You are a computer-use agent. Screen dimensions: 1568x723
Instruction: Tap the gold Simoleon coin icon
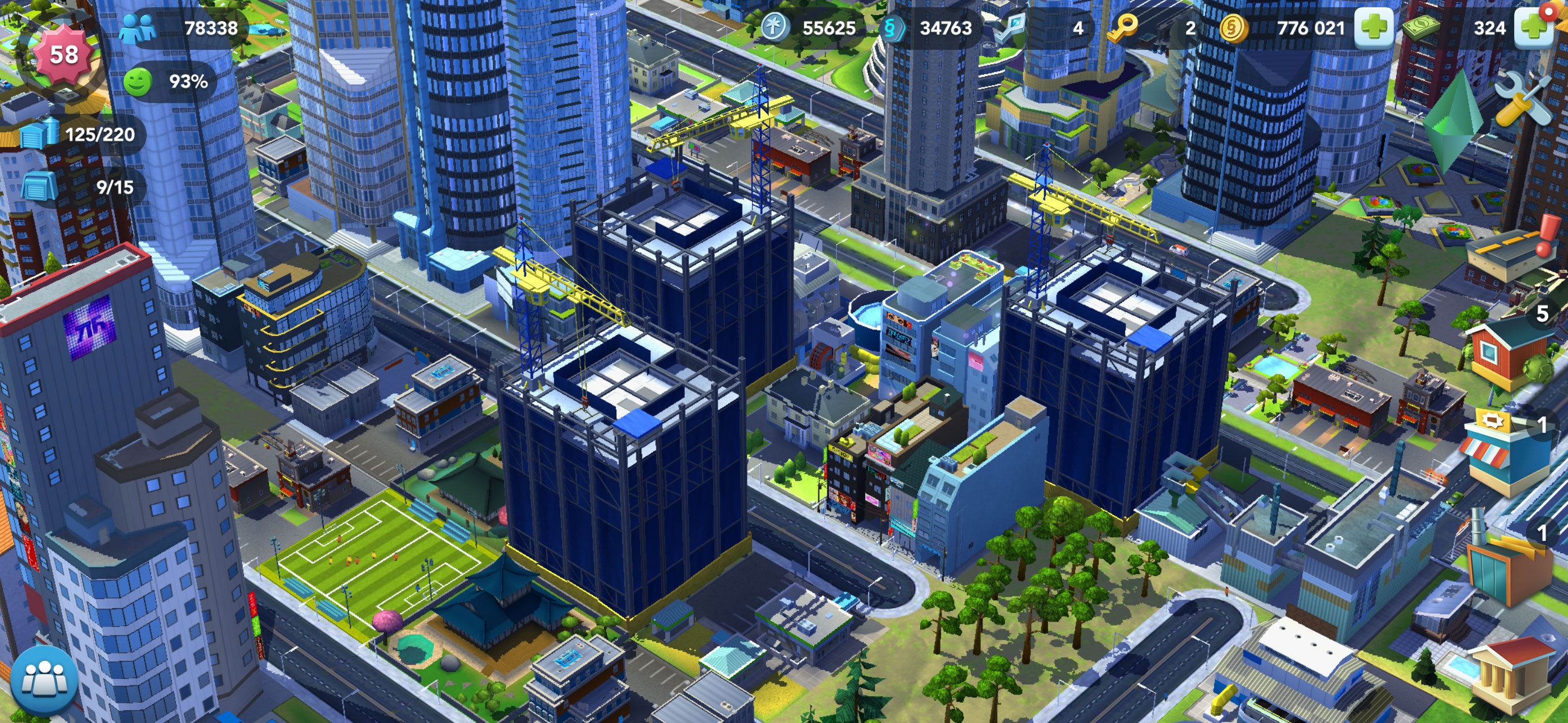(x=1234, y=27)
